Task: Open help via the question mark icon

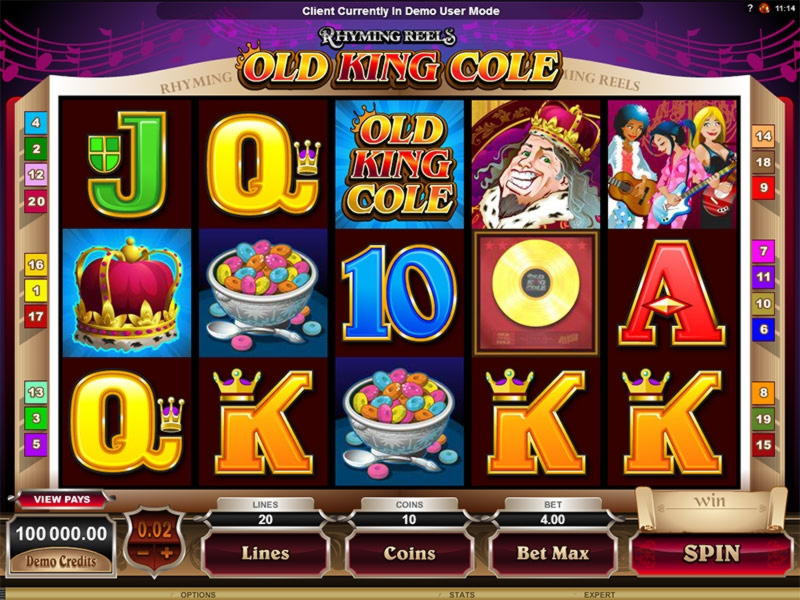Action: pyautogui.click(x=749, y=8)
